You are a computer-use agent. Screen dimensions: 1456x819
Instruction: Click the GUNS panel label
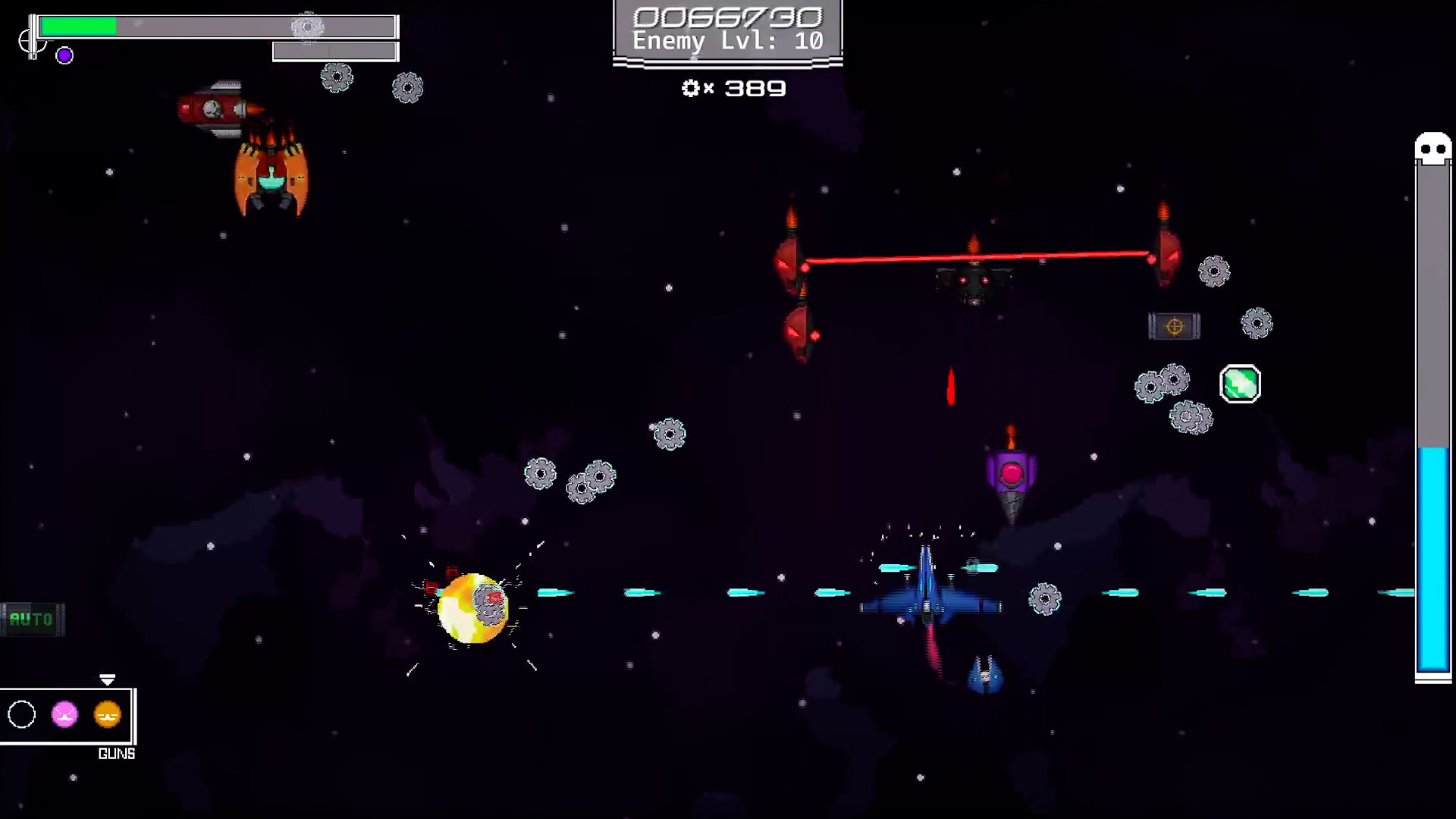(x=116, y=753)
